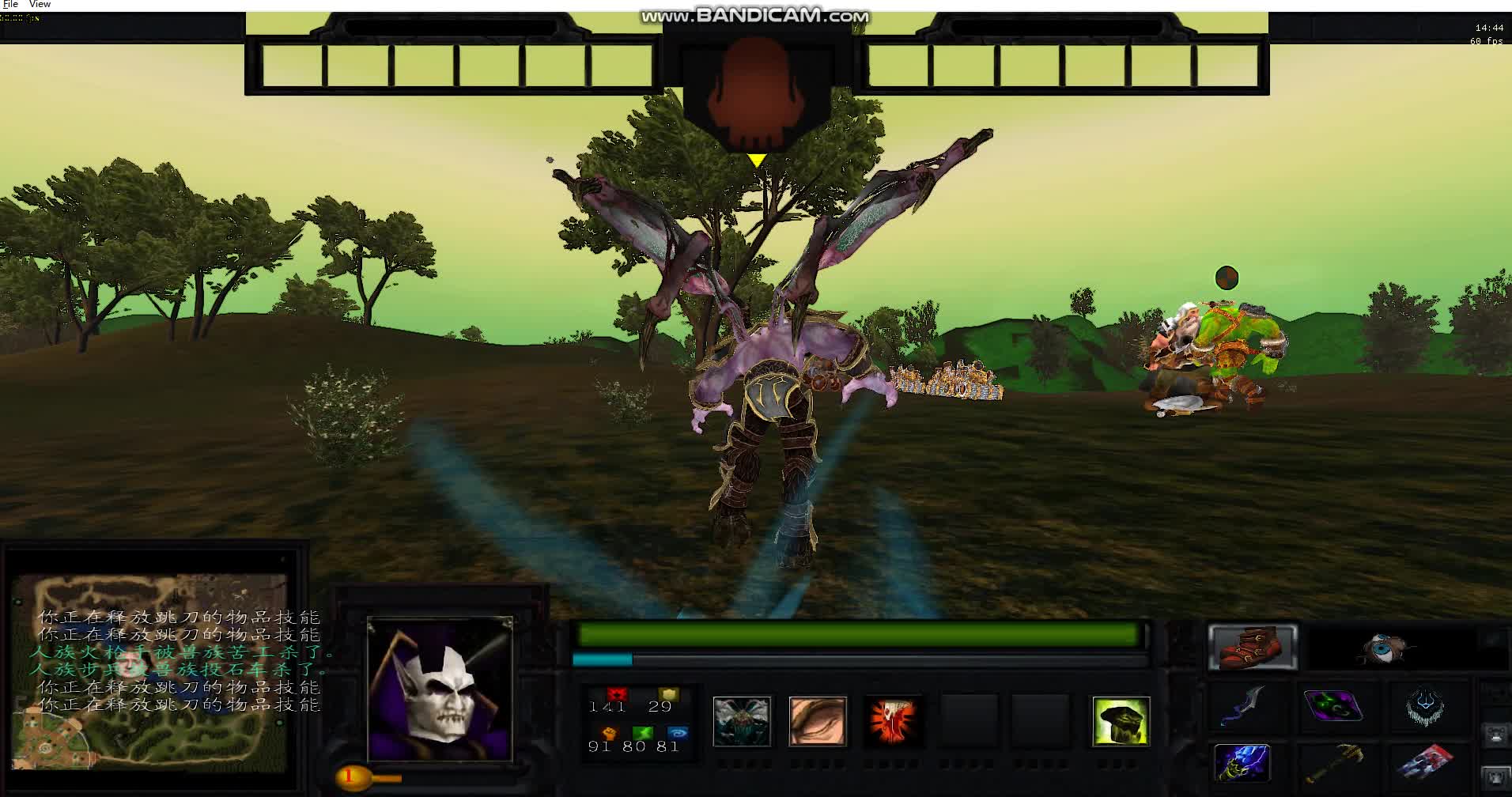Screen dimensions: 1512x797
Task: Use the Phase Boots item in inventory
Action: pyautogui.click(x=1253, y=647)
